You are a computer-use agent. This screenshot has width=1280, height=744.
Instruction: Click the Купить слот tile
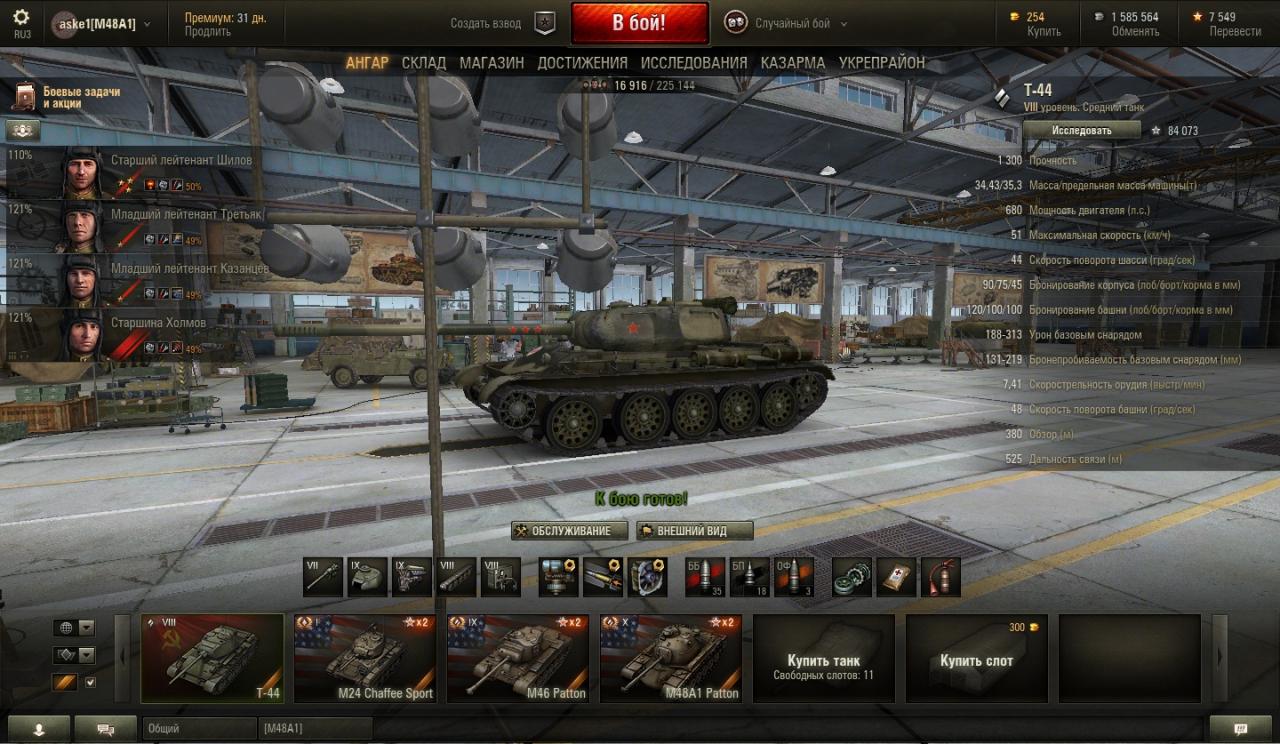[976, 658]
